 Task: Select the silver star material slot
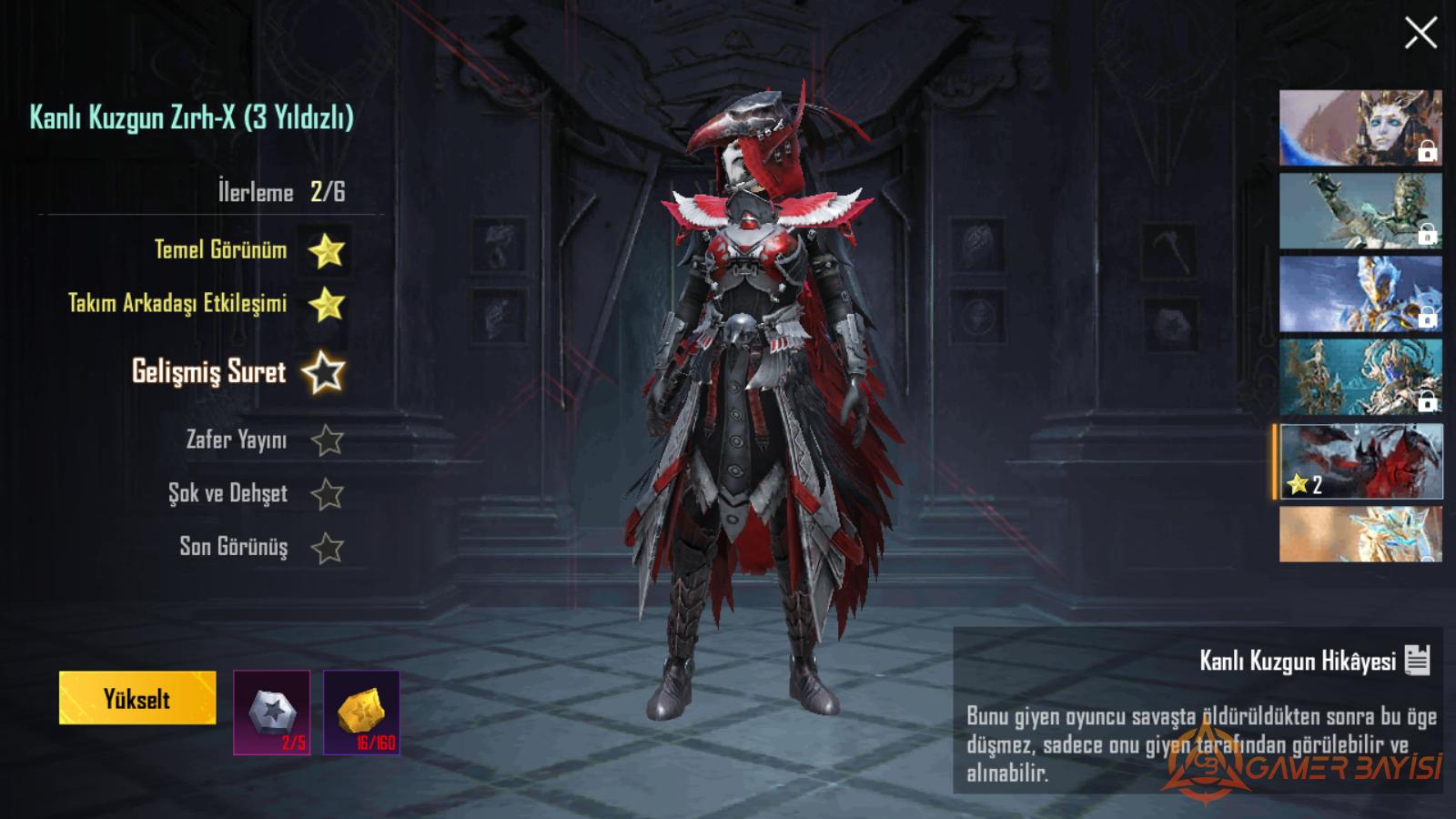pyautogui.click(x=271, y=713)
